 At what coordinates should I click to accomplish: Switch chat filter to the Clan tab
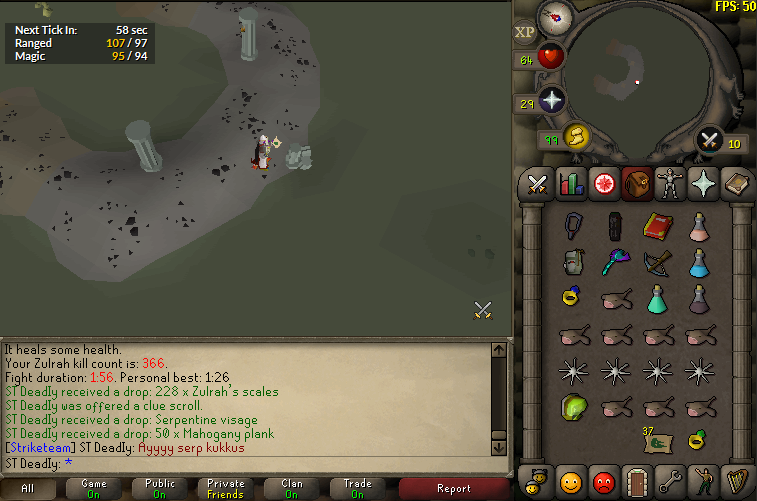click(x=291, y=489)
